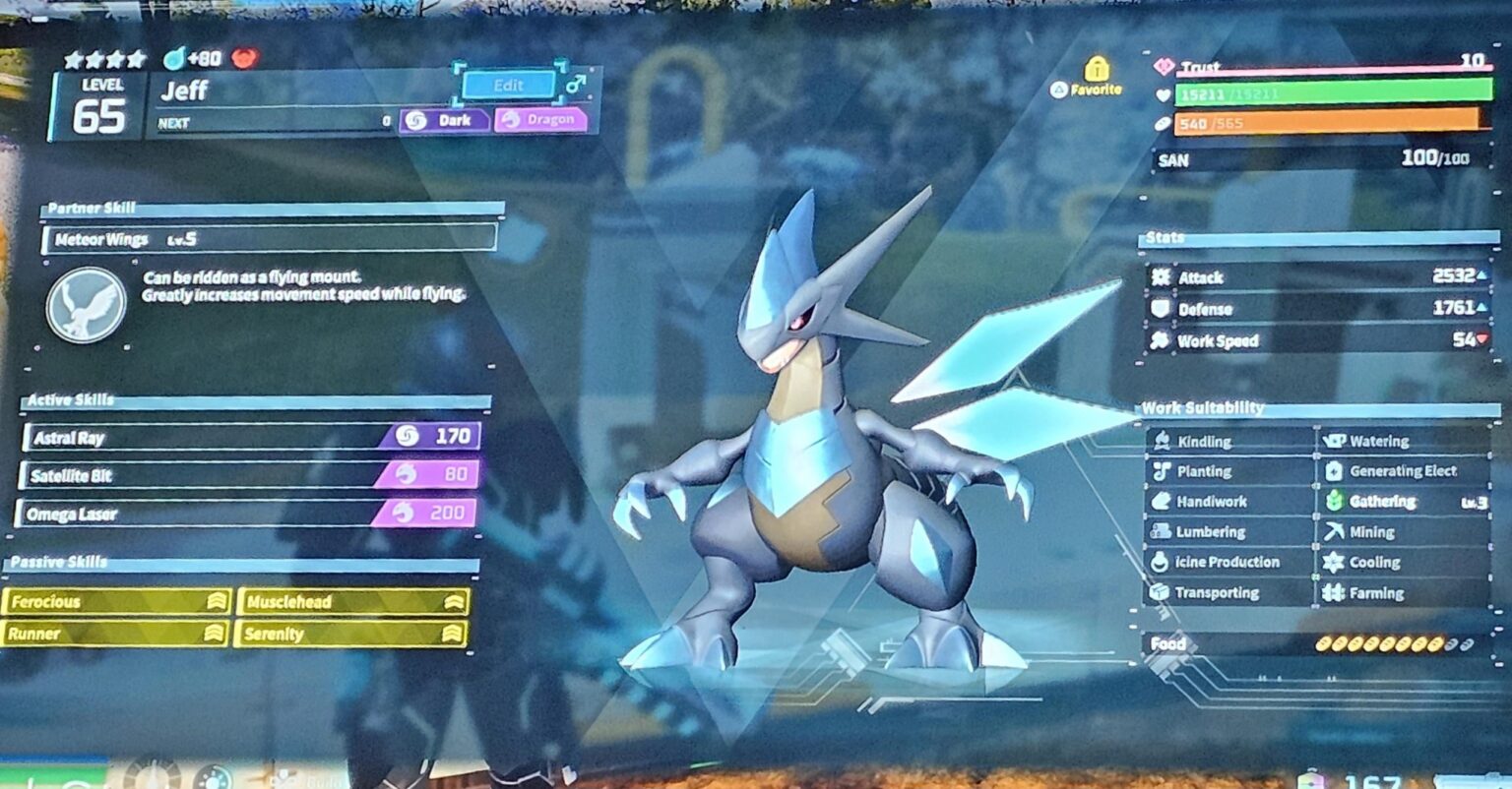Click the Meteor Wings partner skill bar
Screen dimensions: 1512x789
pos(270,239)
